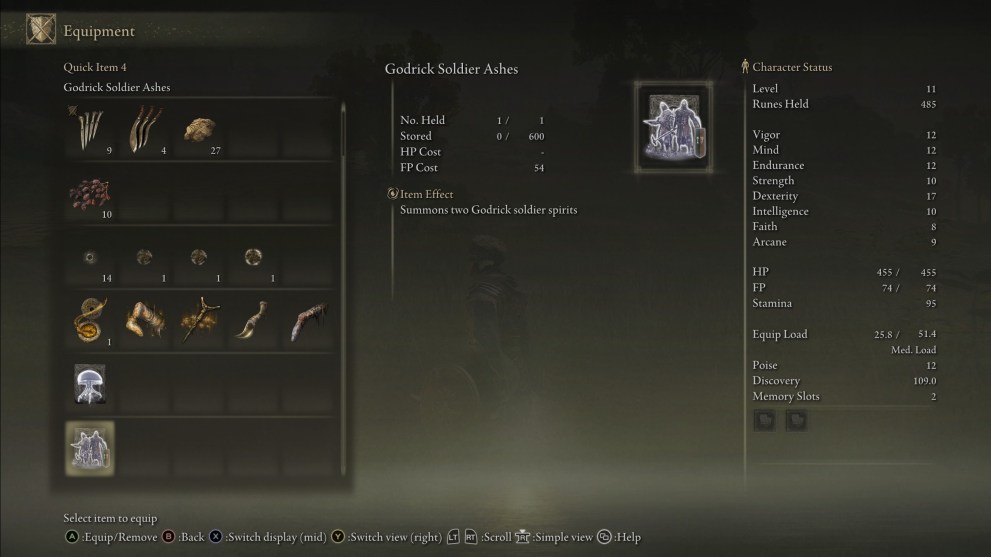
Task: Select the curved fan daggers stack of 4
Action: point(144,131)
